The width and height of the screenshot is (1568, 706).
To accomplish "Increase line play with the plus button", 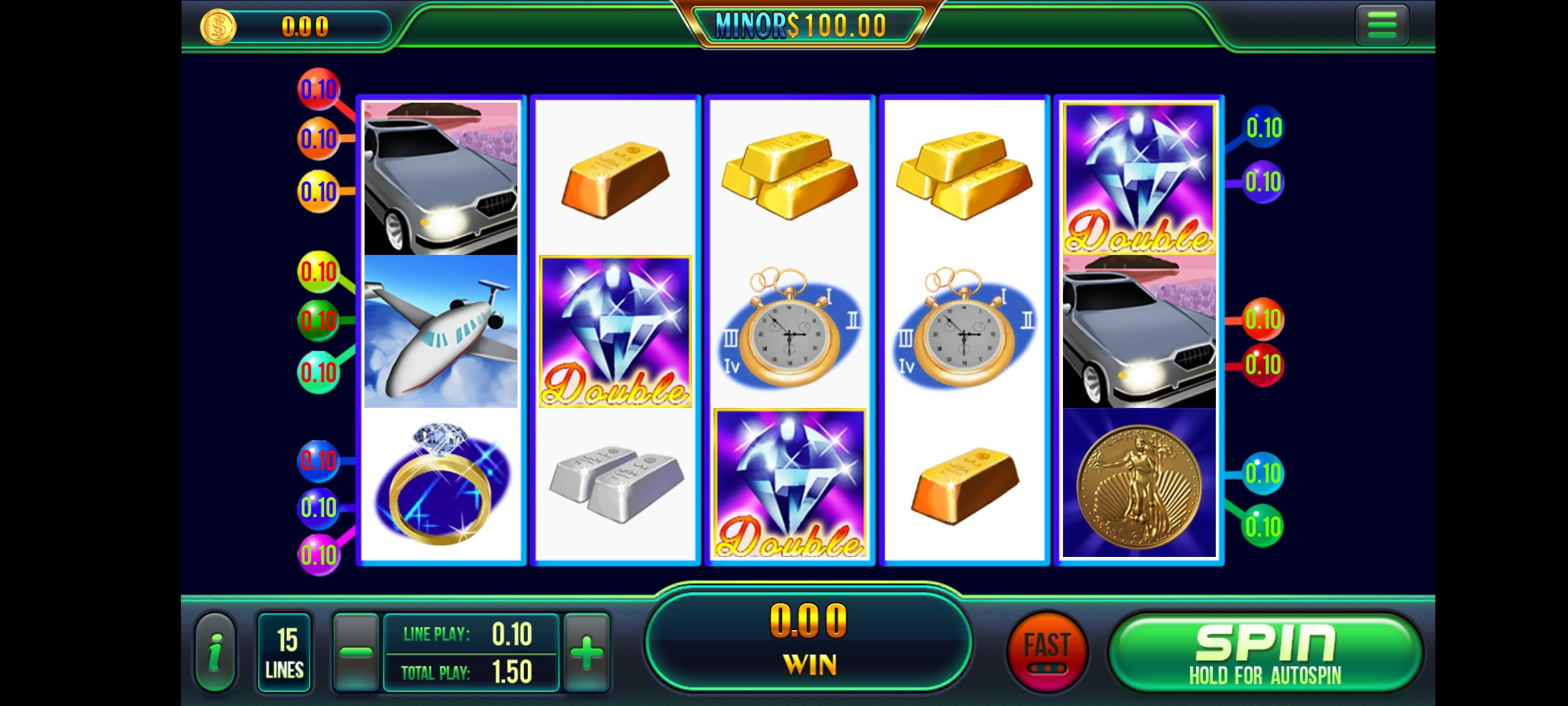I will (587, 652).
